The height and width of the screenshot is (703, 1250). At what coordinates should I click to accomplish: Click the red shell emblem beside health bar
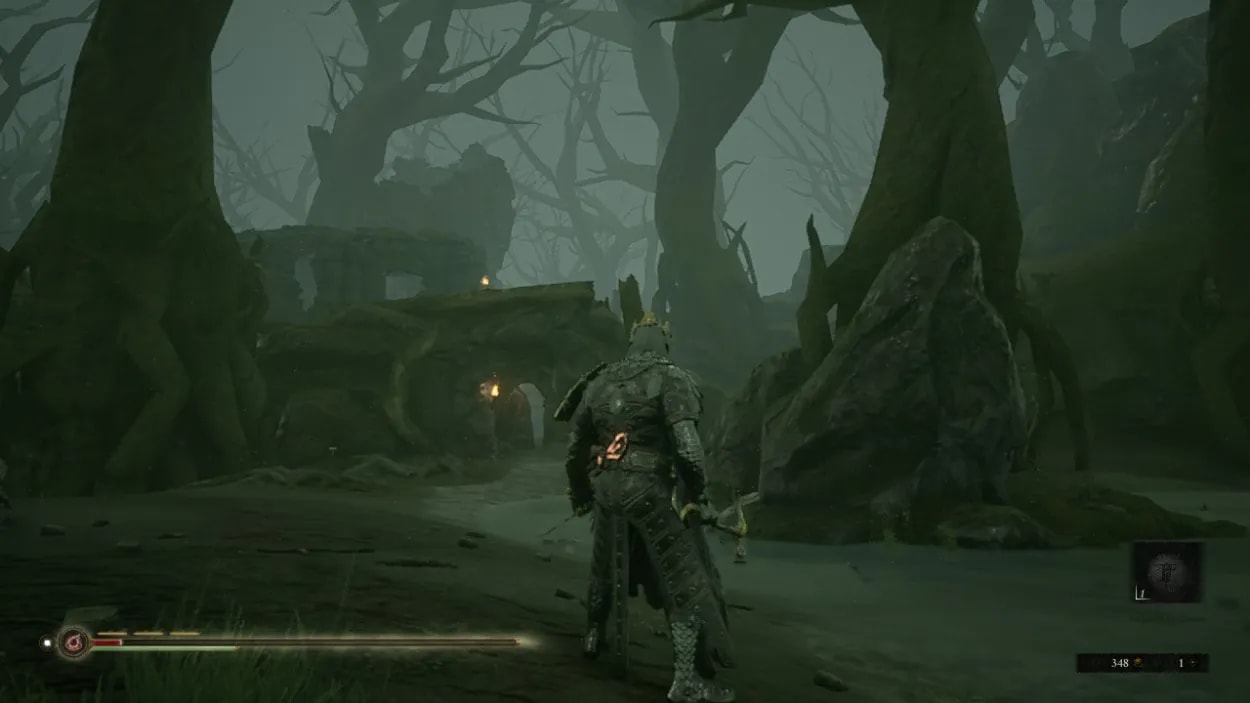point(73,641)
